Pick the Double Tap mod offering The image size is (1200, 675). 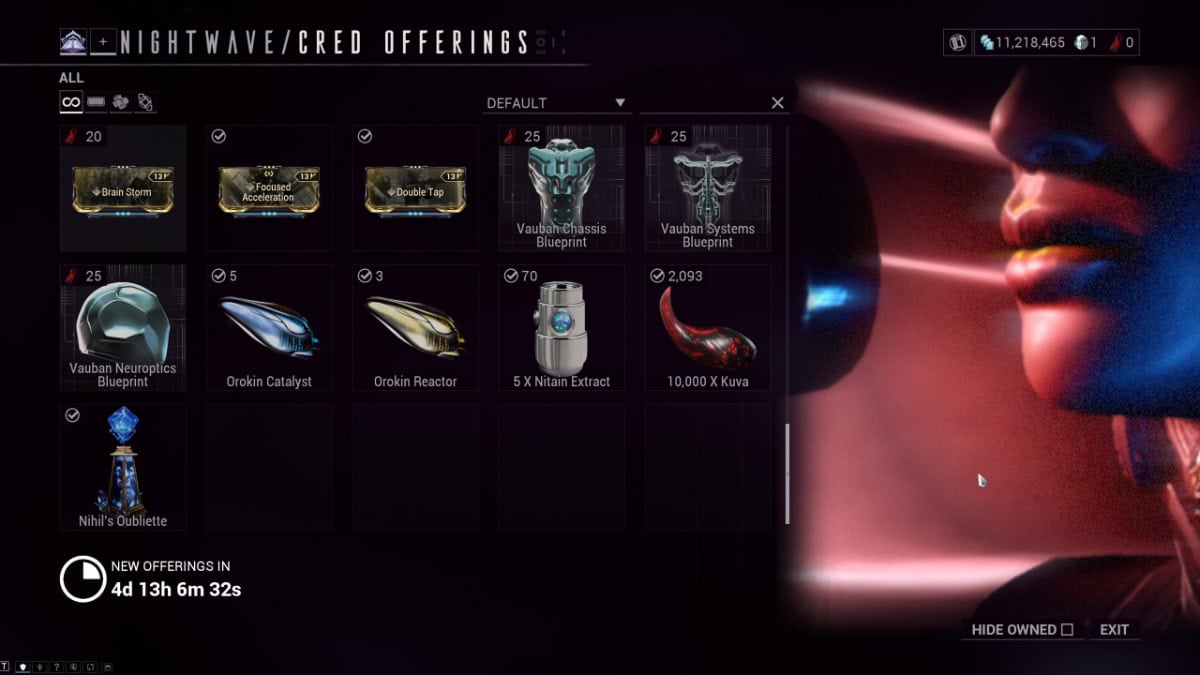click(x=415, y=188)
